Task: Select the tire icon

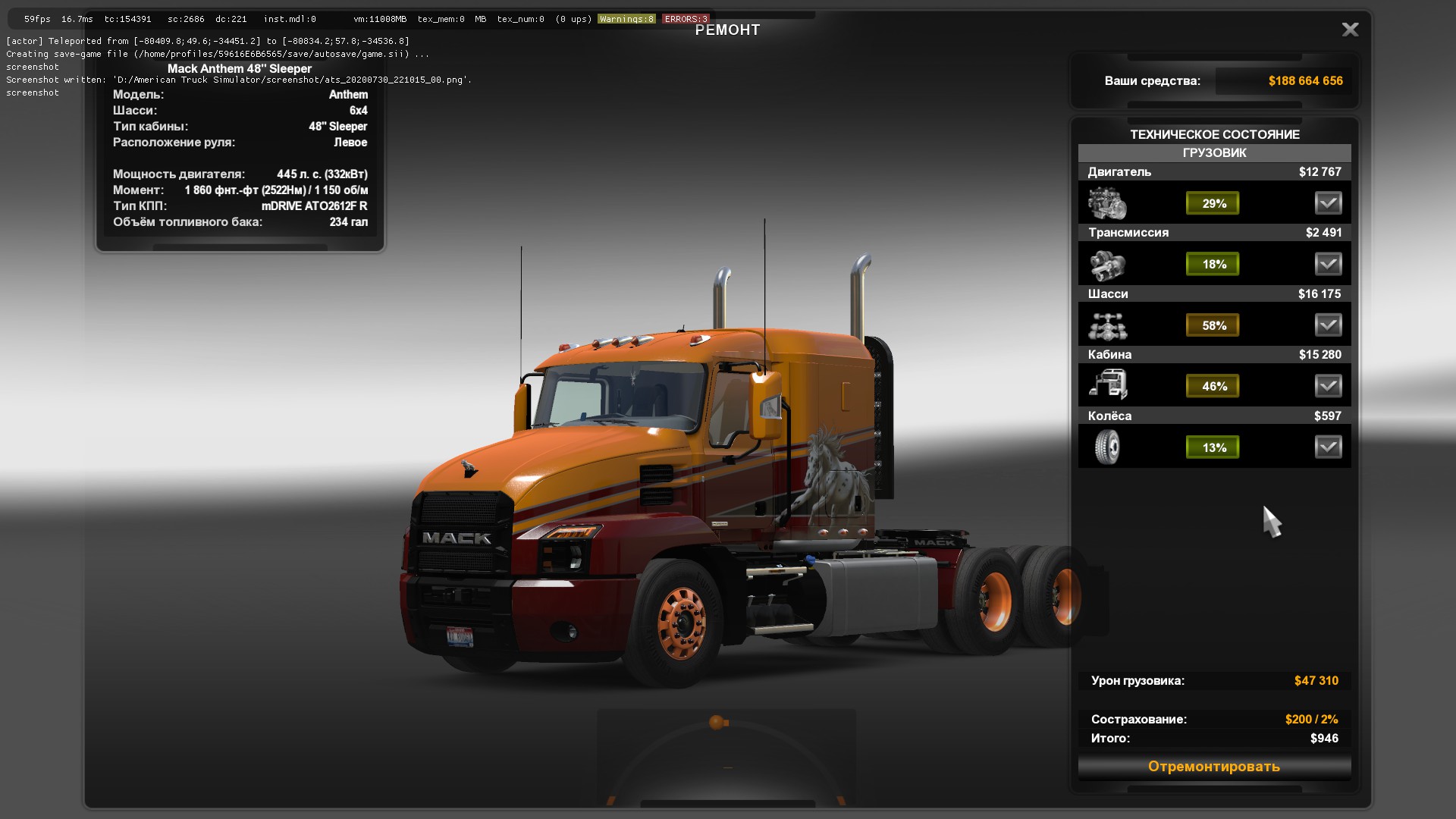Action: click(1107, 447)
